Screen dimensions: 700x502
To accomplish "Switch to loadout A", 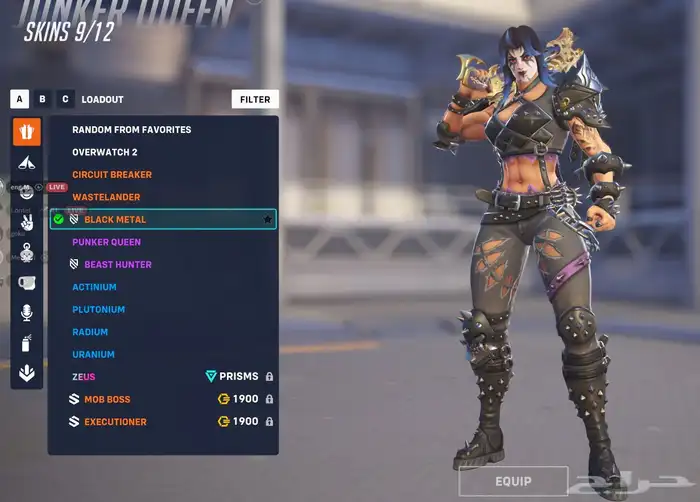I will pyautogui.click(x=19, y=99).
